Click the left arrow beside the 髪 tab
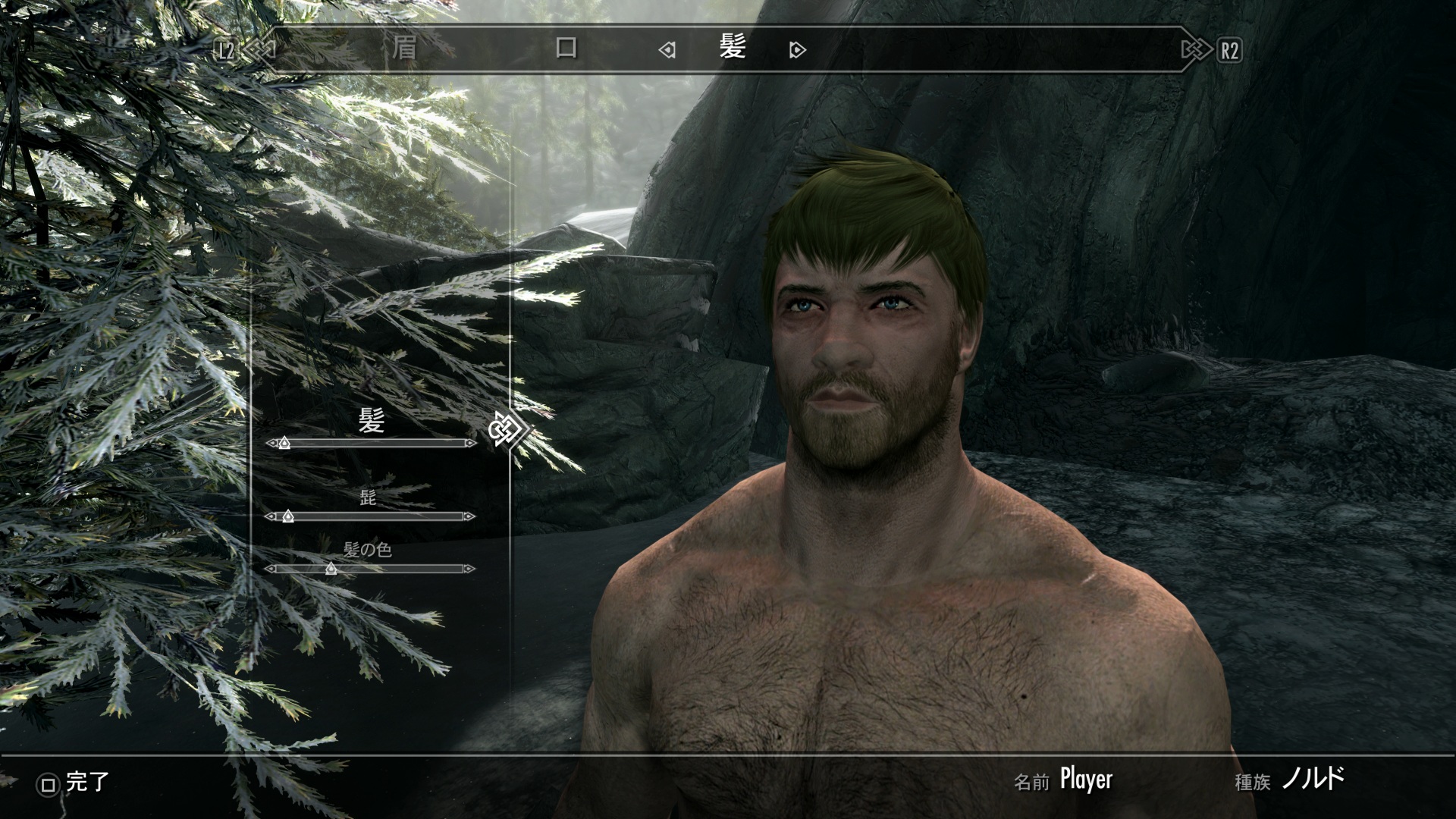This screenshot has height=819, width=1456. (x=667, y=50)
